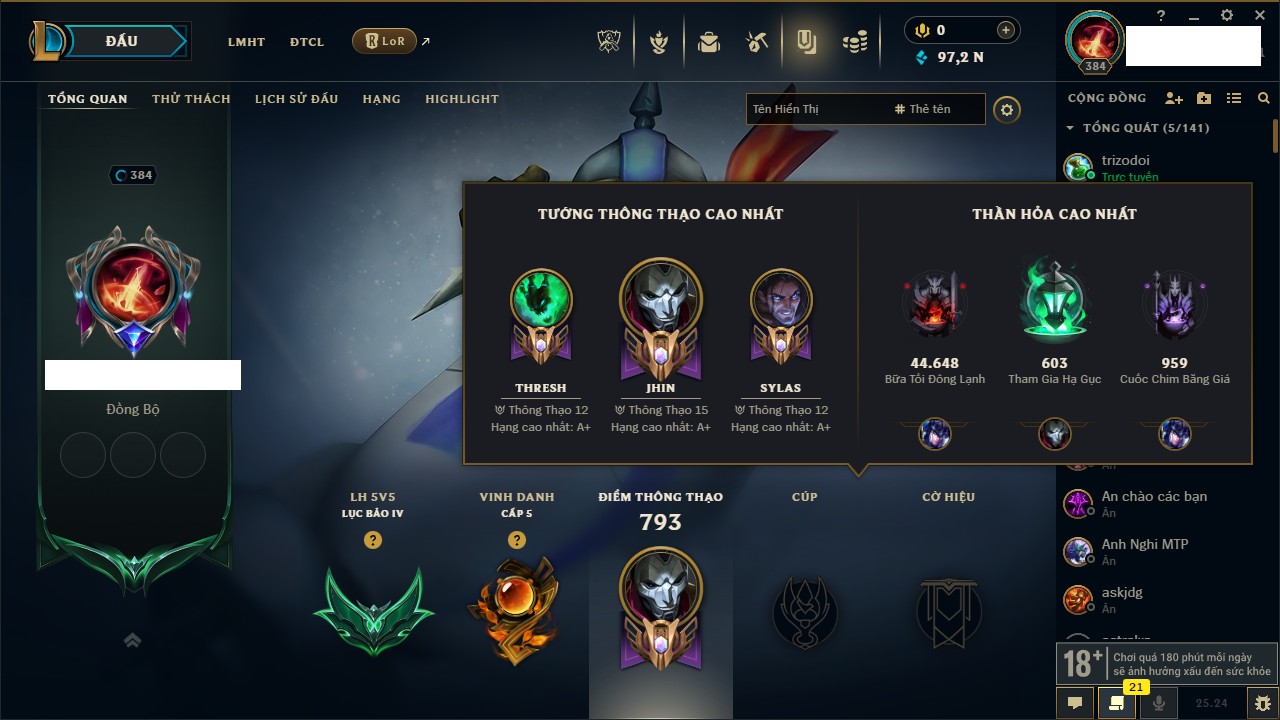Open the loot backpack icon
Viewport: 1280px width, 720px height.
(709, 42)
